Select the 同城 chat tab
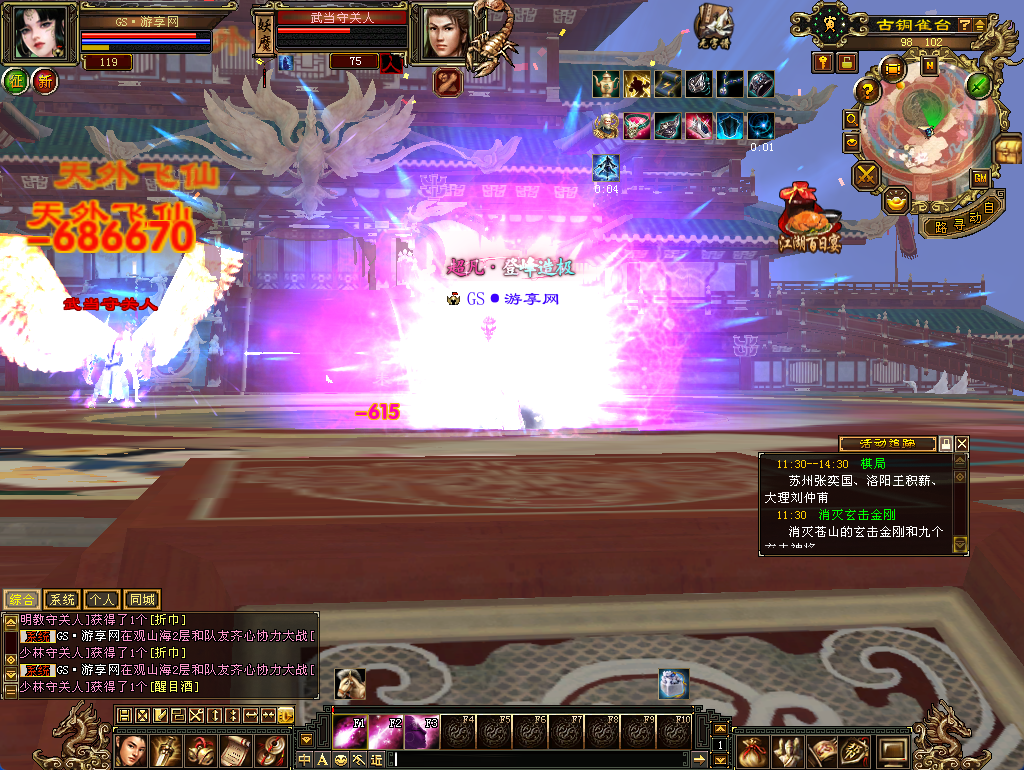The width and height of the screenshot is (1024, 770). (x=142, y=600)
